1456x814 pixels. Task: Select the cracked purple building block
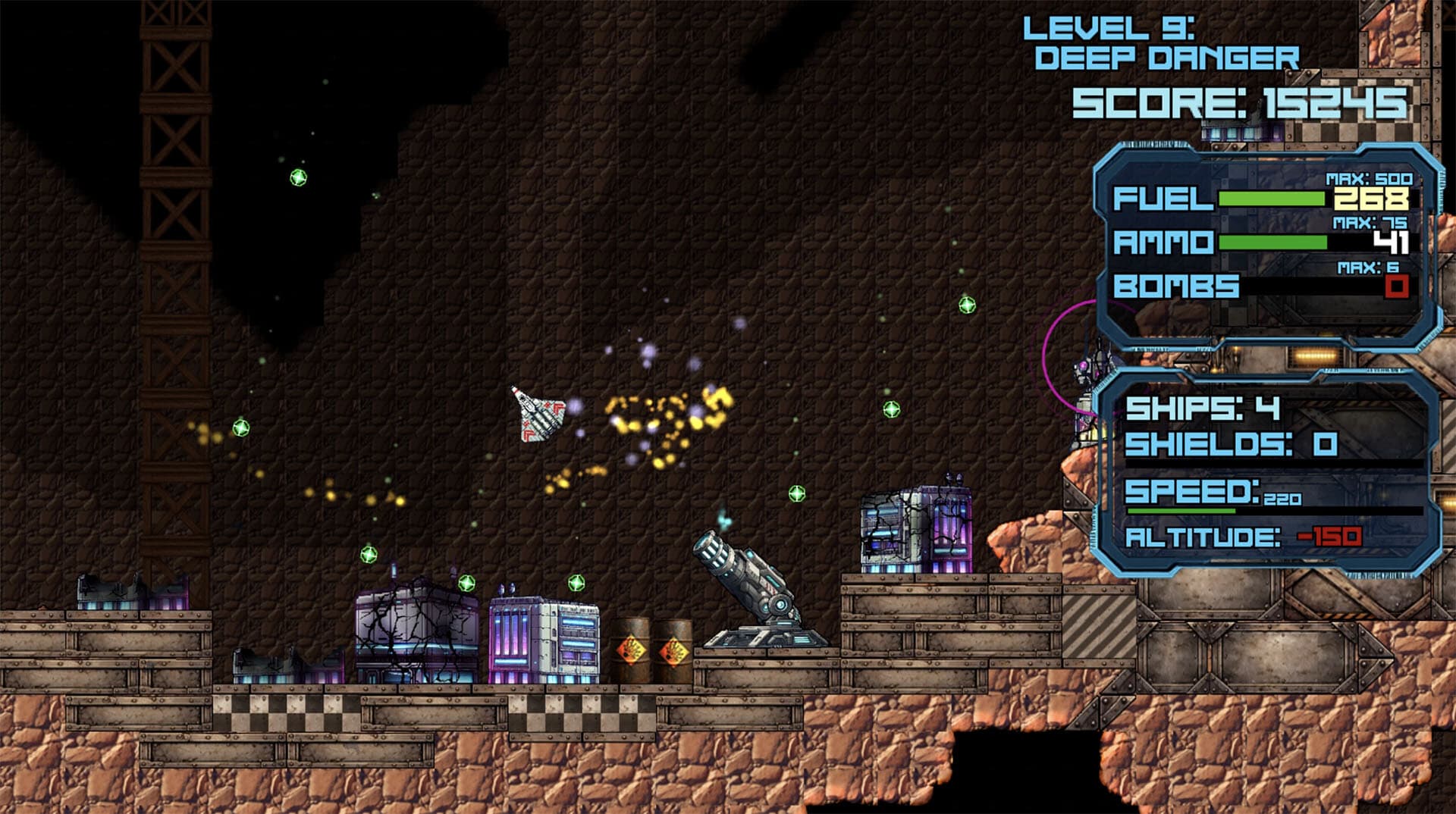[x=413, y=629]
